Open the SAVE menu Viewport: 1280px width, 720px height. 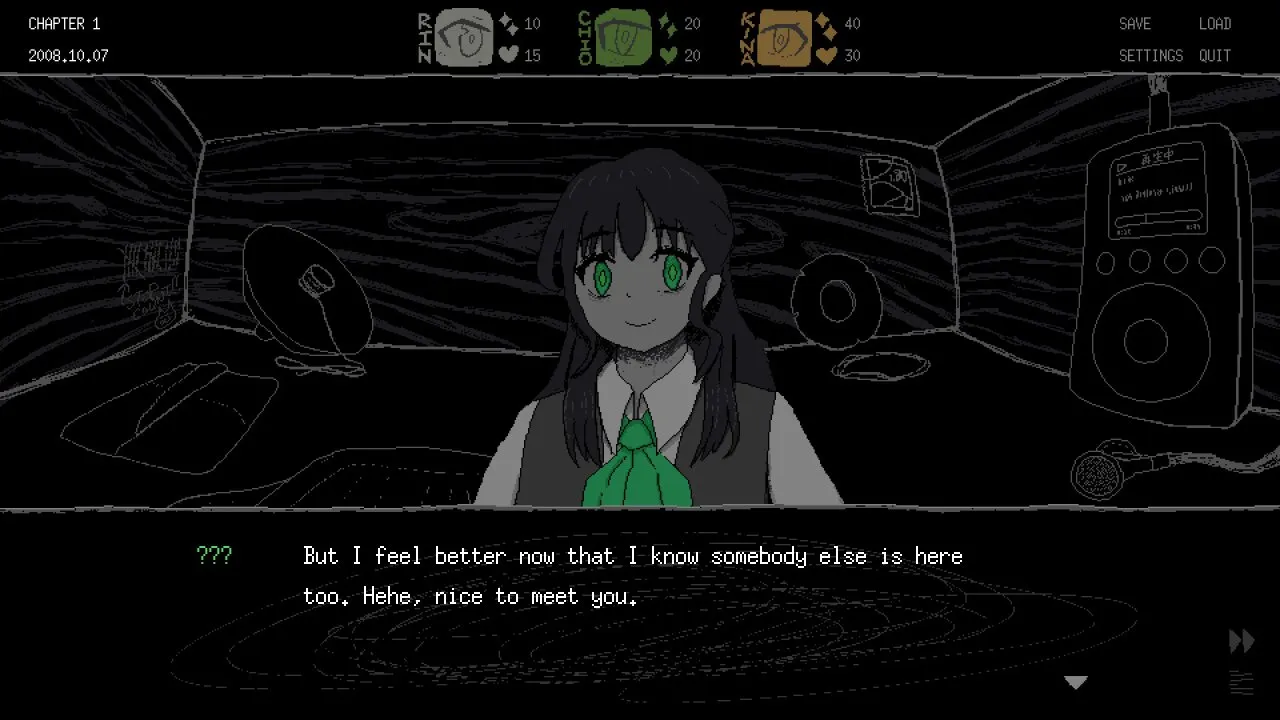tap(1135, 24)
